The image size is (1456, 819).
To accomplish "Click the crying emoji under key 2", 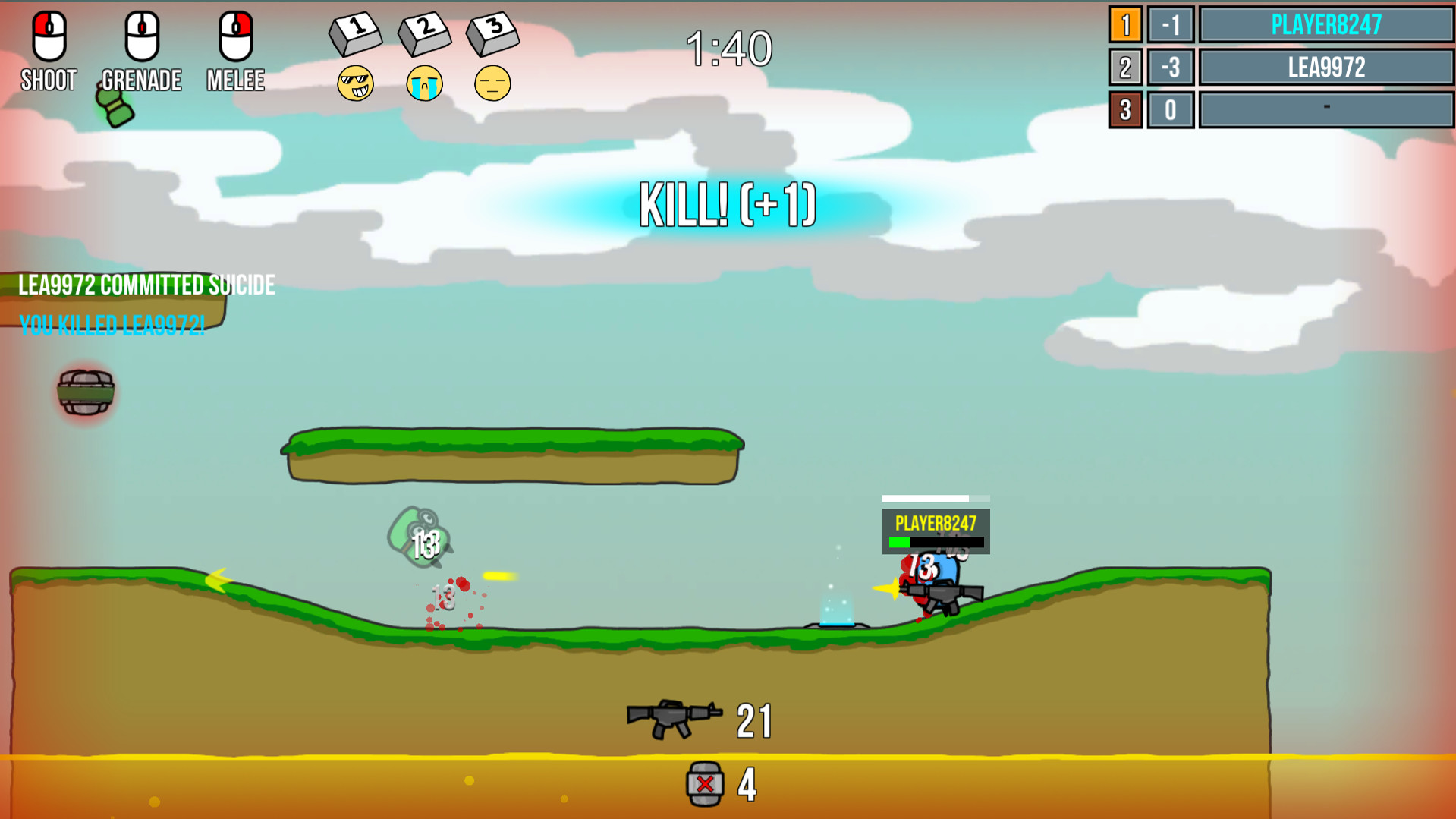I will point(423,83).
